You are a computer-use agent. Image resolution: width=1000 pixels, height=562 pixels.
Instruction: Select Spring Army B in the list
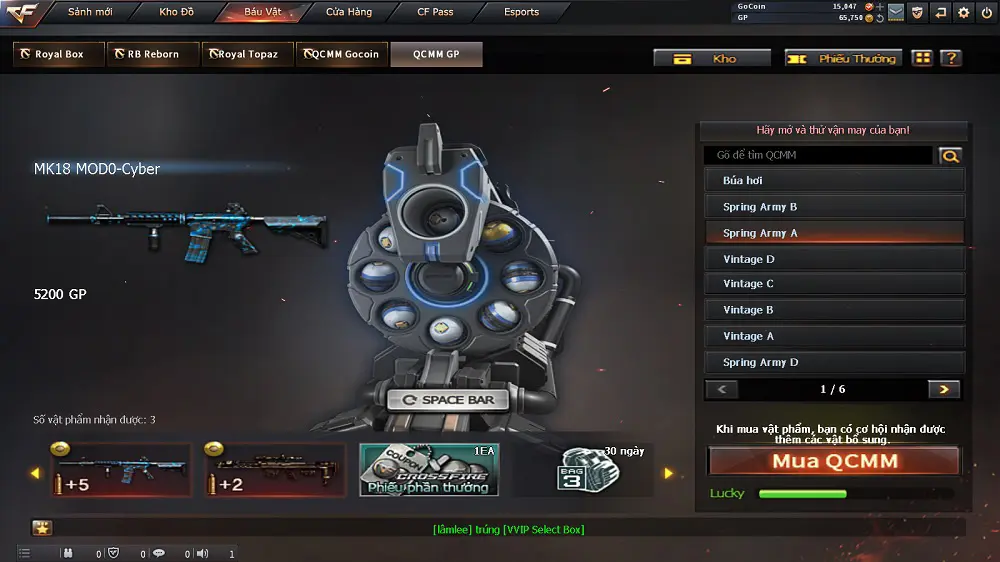click(834, 207)
